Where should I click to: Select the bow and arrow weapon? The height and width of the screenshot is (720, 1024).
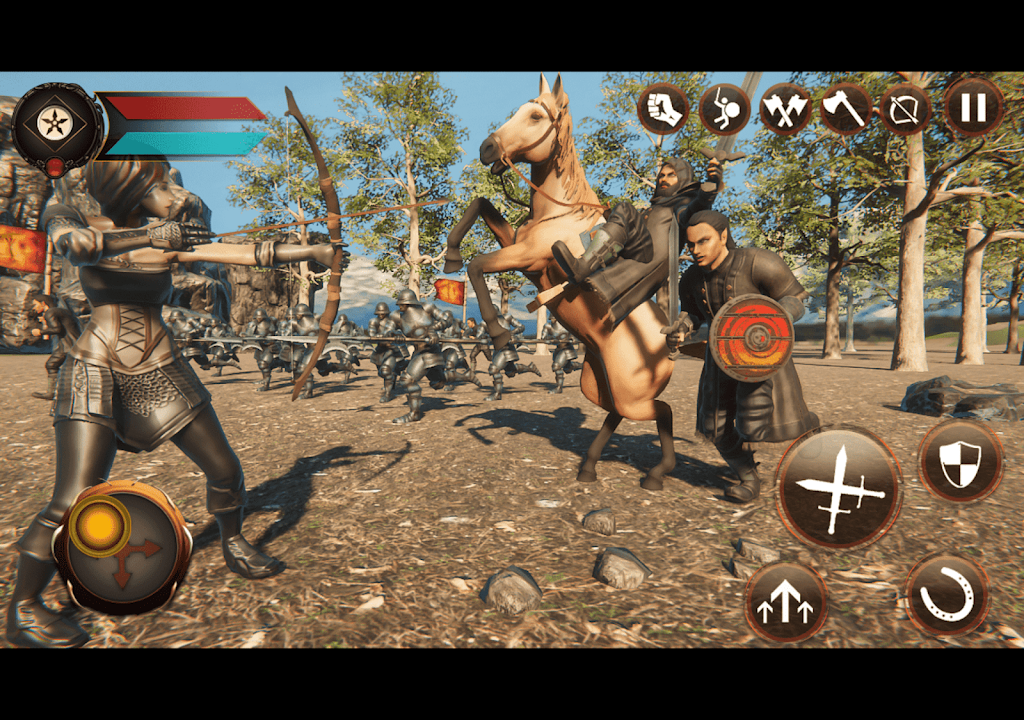pyautogui.click(x=906, y=109)
